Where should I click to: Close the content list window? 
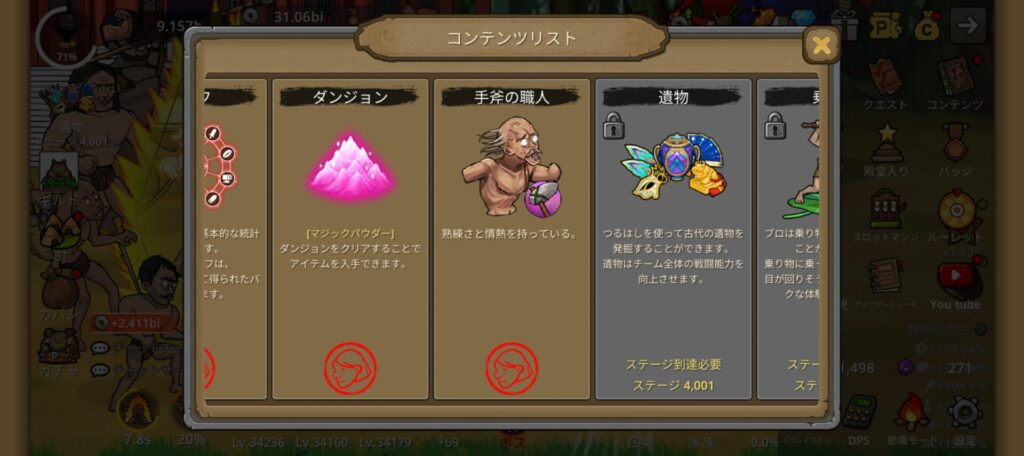pyautogui.click(x=821, y=45)
